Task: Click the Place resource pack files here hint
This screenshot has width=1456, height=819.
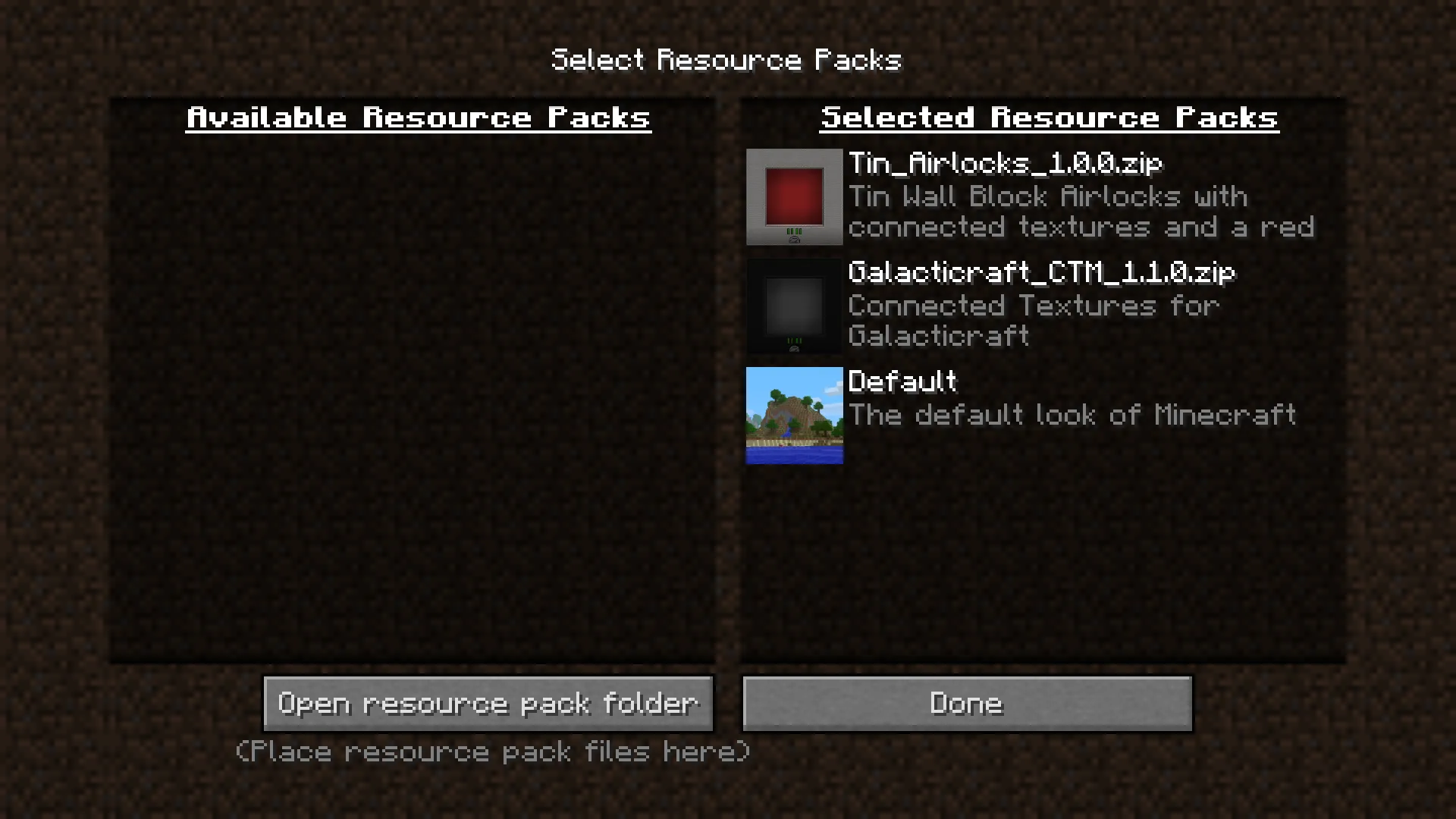Action: 491,752
